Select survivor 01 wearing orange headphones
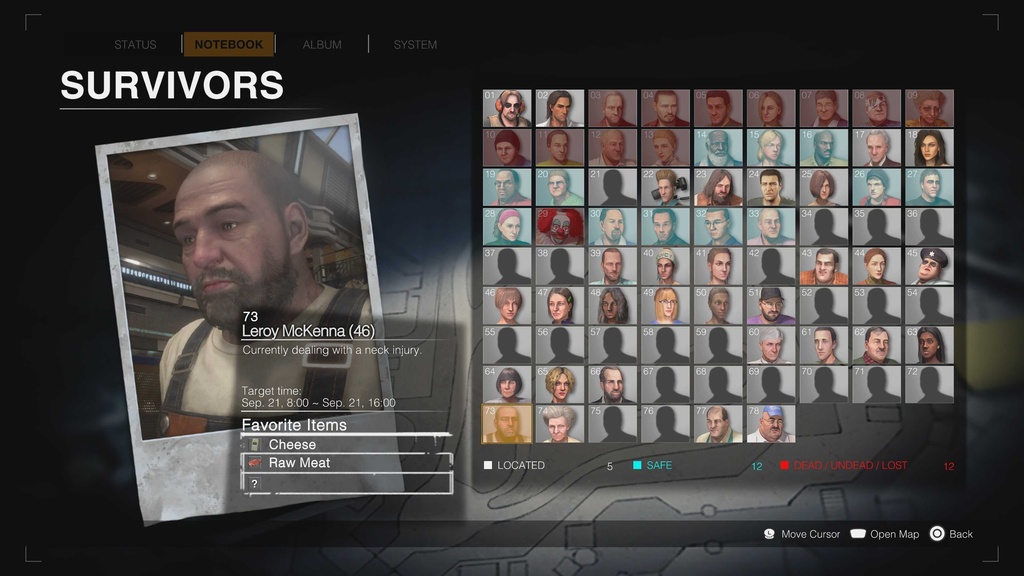The width and height of the screenshot is (1024, 576). (507, 109)
